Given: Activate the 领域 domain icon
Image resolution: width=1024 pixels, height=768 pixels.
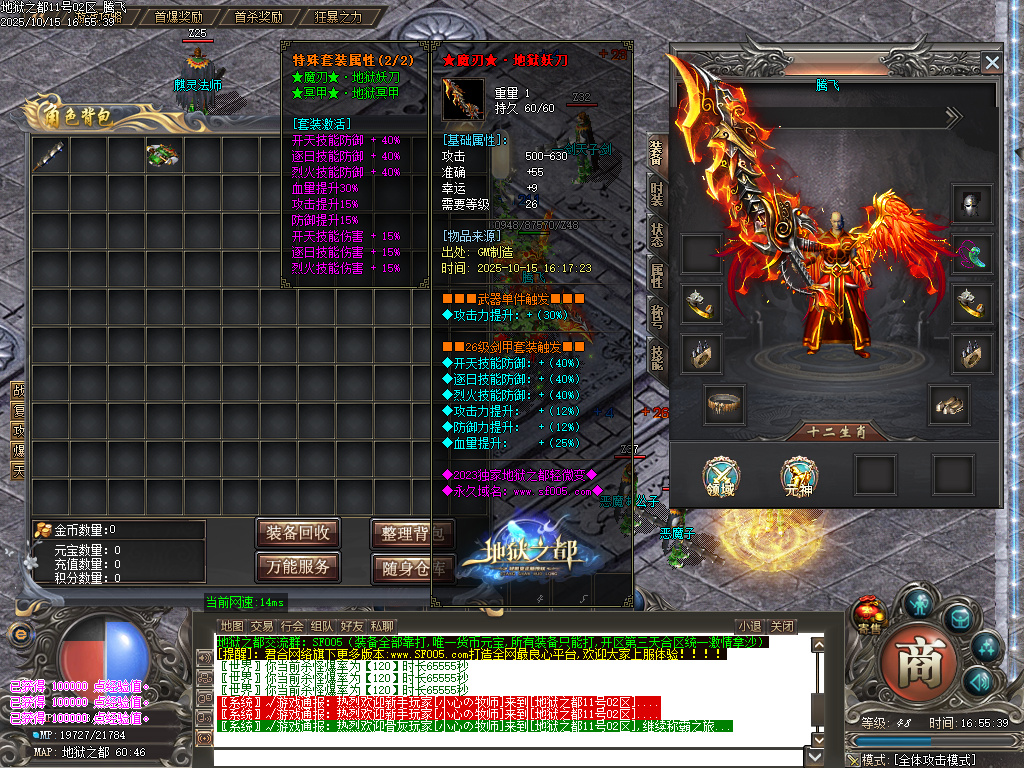Looking at the screenshot, I should [x=720, y=474].
